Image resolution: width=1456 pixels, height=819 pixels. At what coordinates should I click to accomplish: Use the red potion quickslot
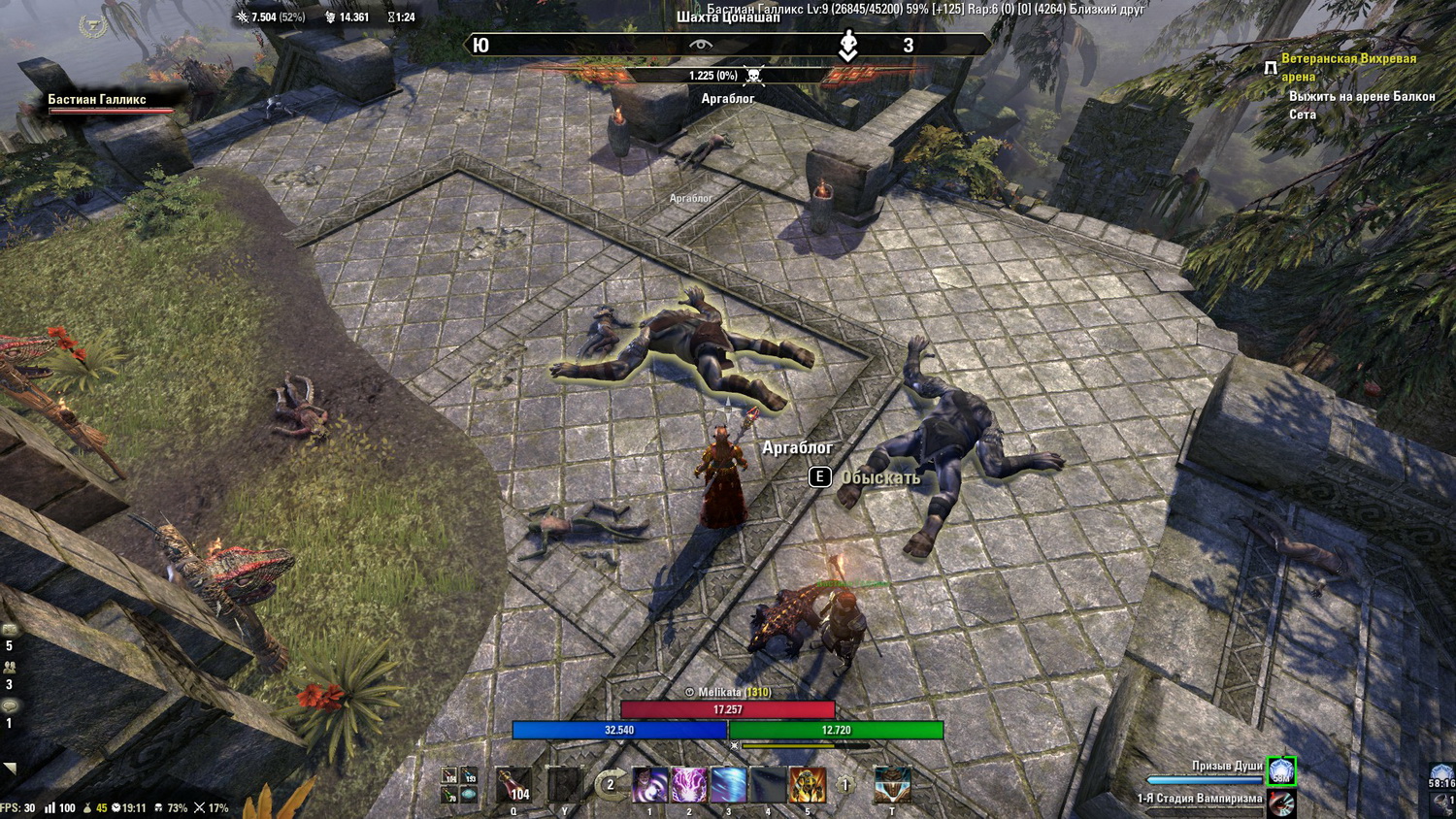click(513, 784)
